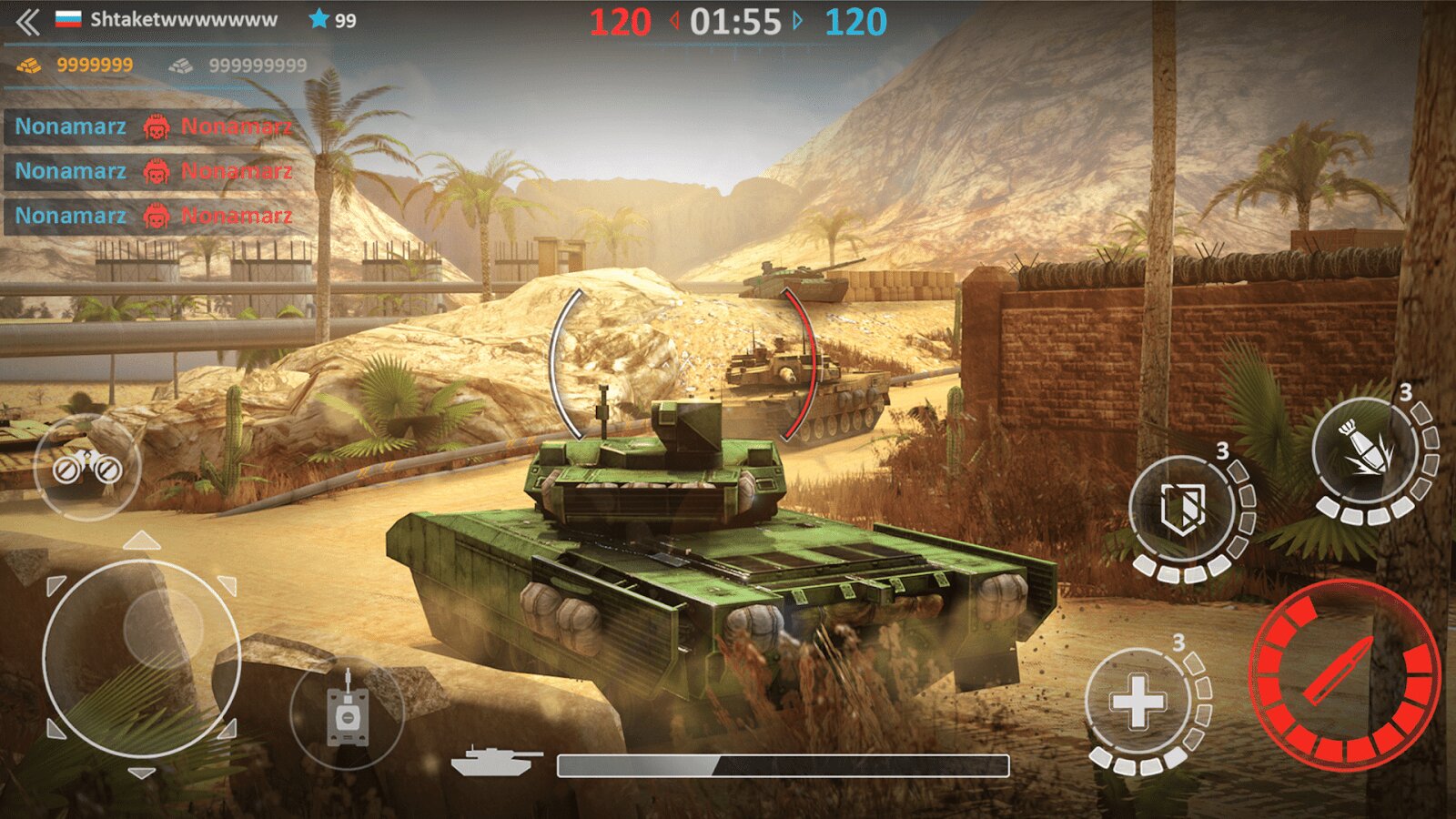Click the gold coins currency icon
1456x819 pixels.
[x=27, y=65]
